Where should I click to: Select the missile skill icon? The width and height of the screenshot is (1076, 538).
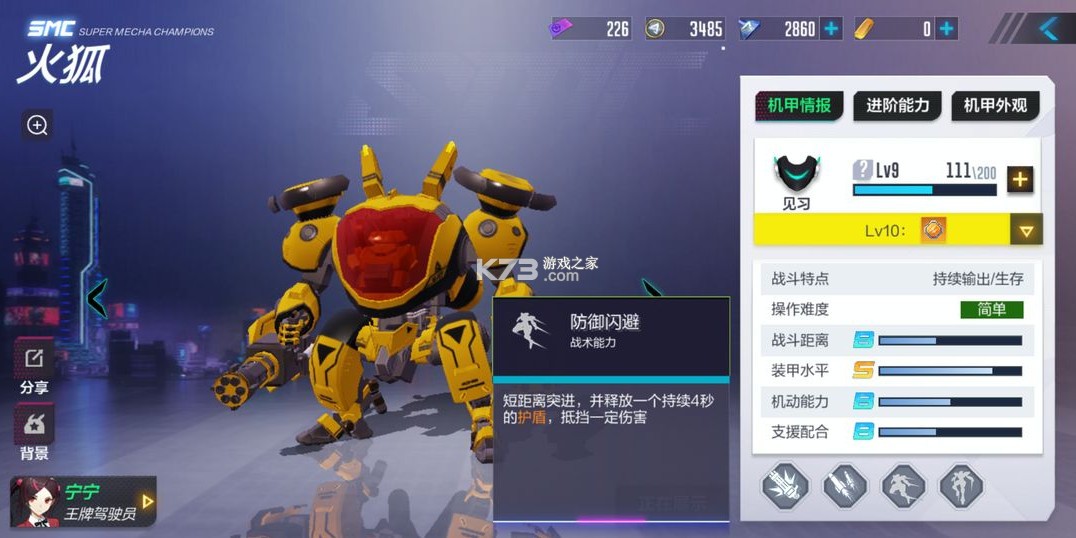[844, 487]
